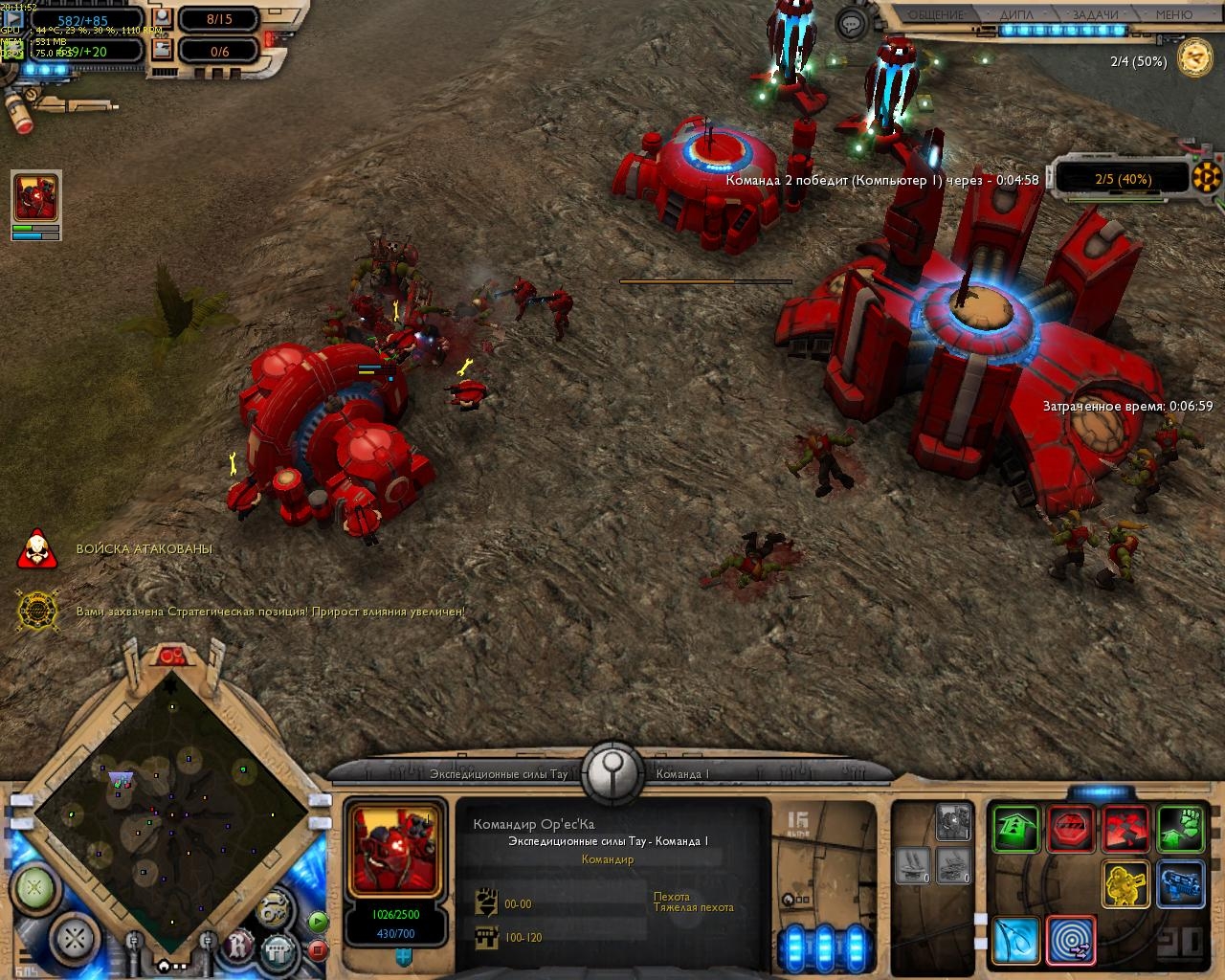Toggle the blue gun ranged stance
1225x980 pixels.
(x=1181, y=884)
